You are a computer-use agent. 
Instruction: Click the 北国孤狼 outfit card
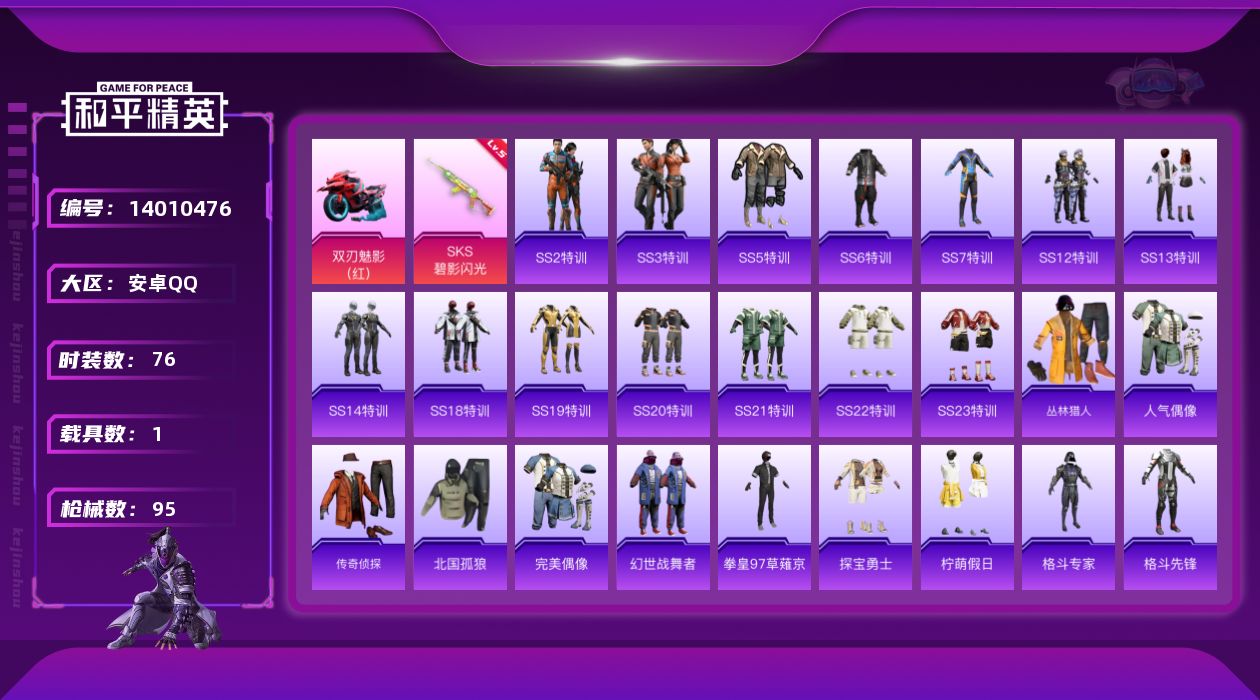click(460, 517)
